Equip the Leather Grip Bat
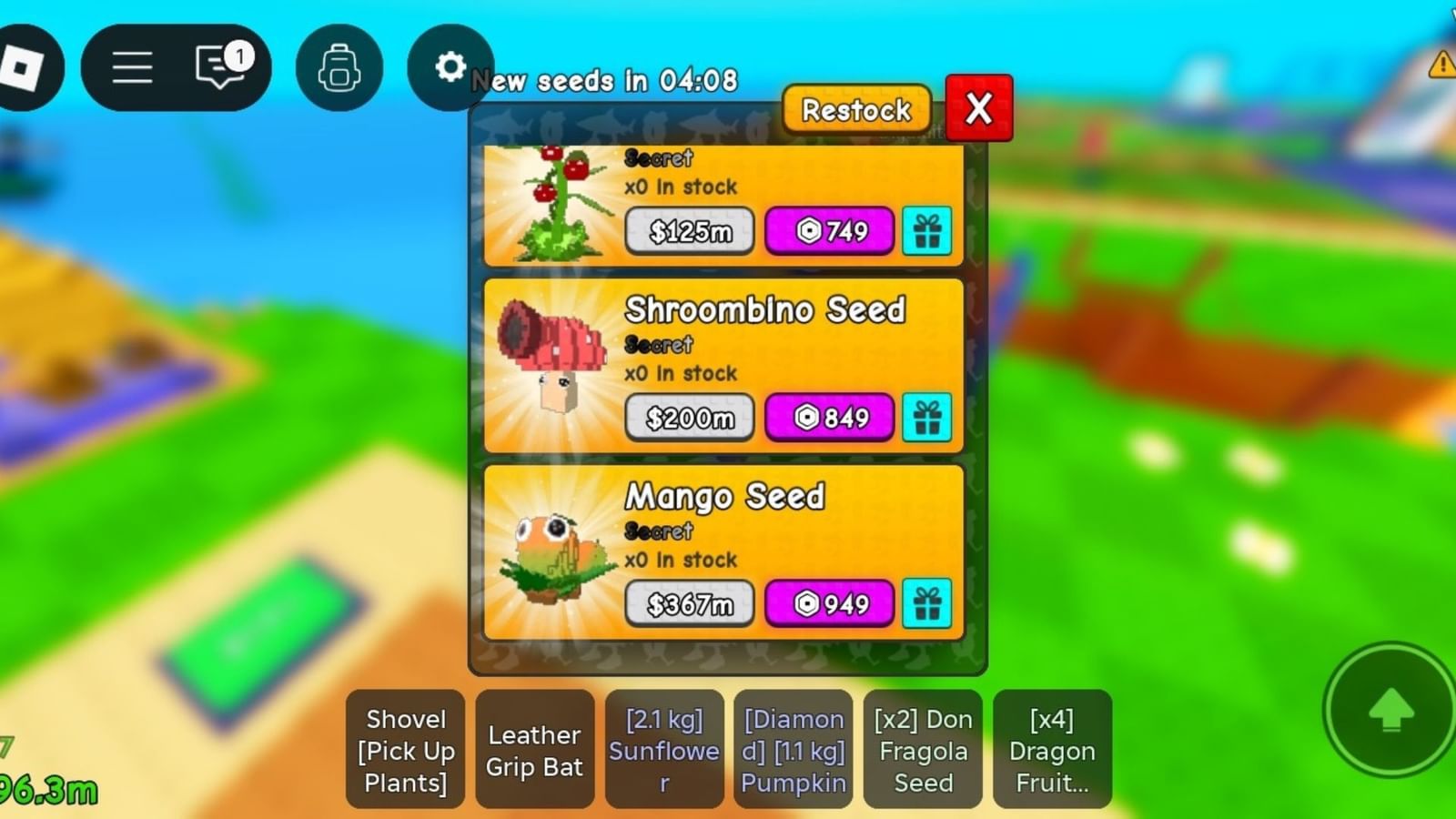The height and width of the screenshot is (819, 1456). (x=534, y=750)
